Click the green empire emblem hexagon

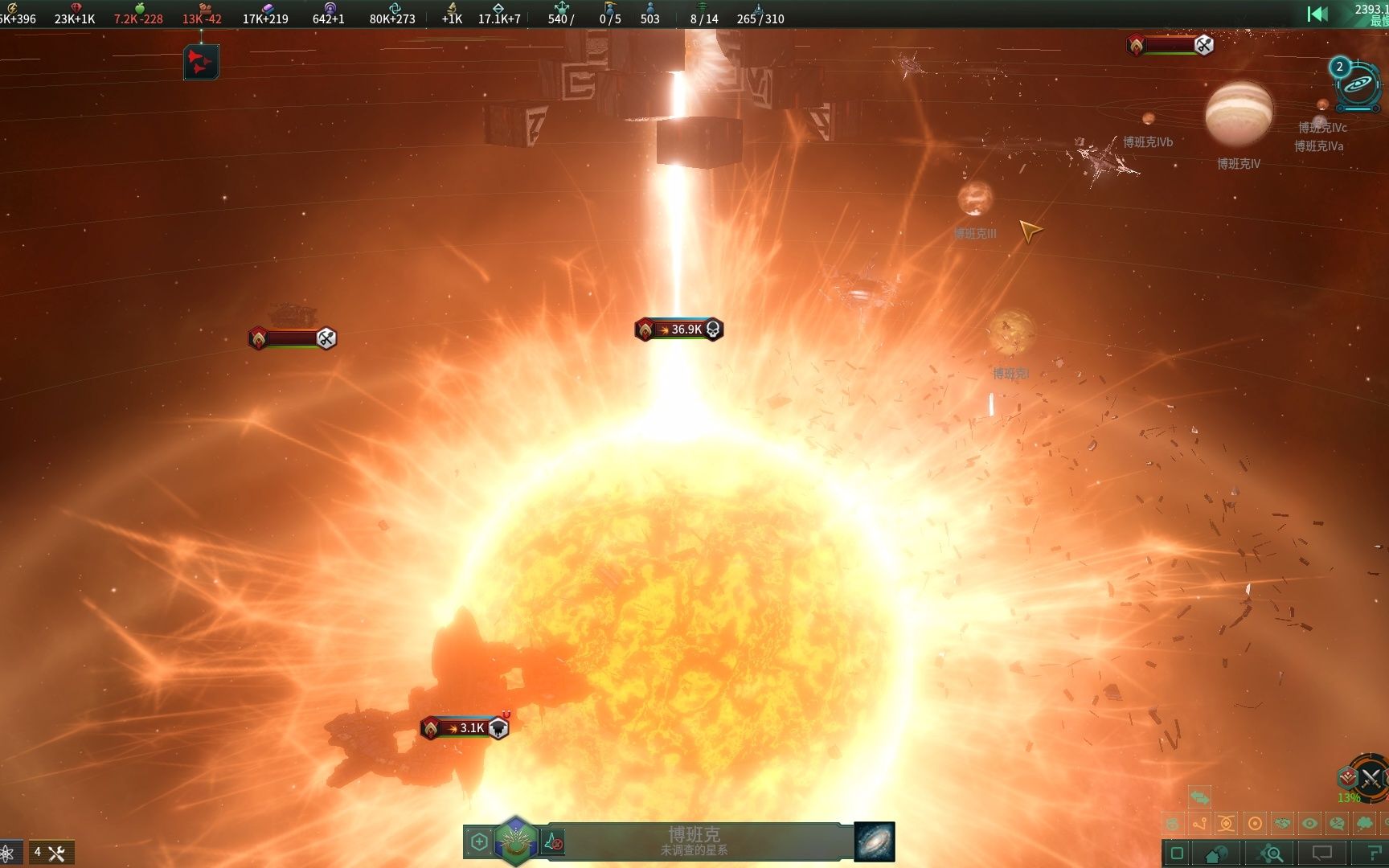pos(515,841)
